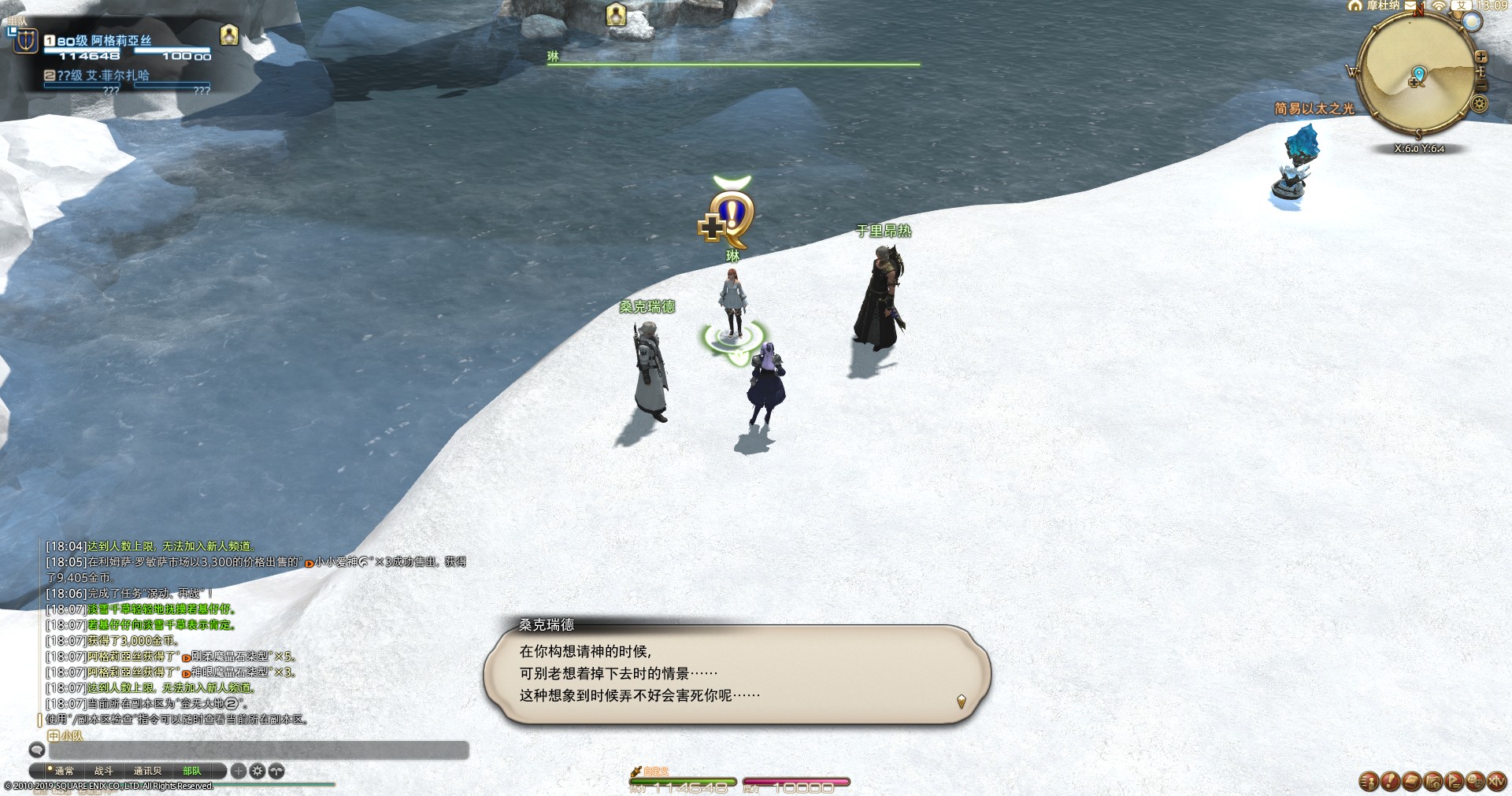Open minimap gear settings
The width and height of the screenshot is (1512, 796).
point(1480,103)
